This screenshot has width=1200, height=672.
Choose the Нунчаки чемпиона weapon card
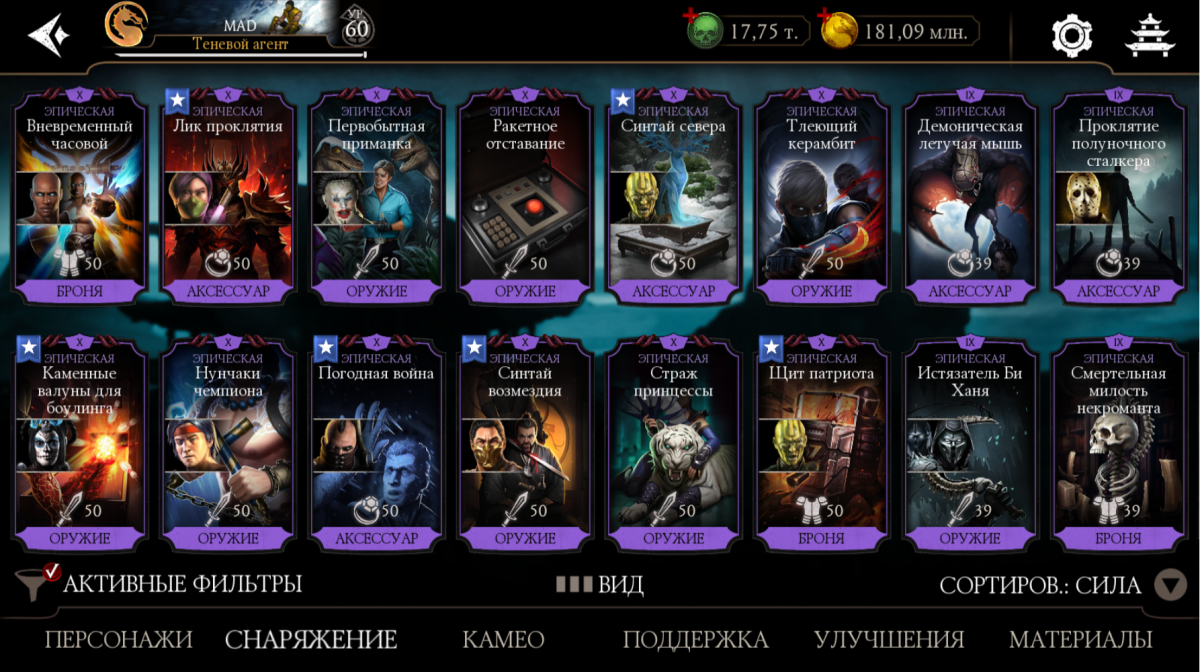(x=228, y=442)
